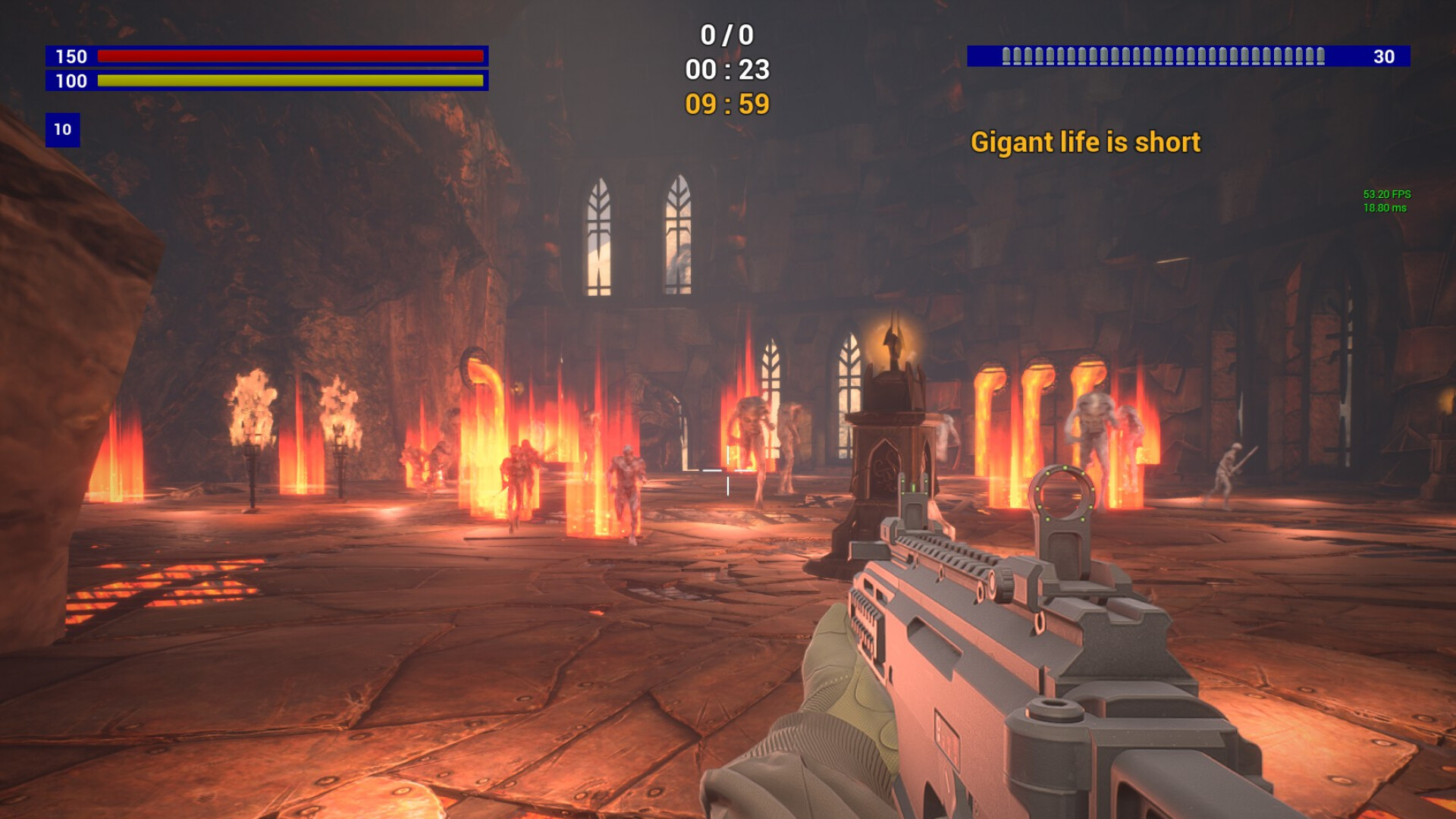The height and width of the screenshot is (819, 1456).
Task: Open the white round timer 00:23
Action: (x=729, y=71)
